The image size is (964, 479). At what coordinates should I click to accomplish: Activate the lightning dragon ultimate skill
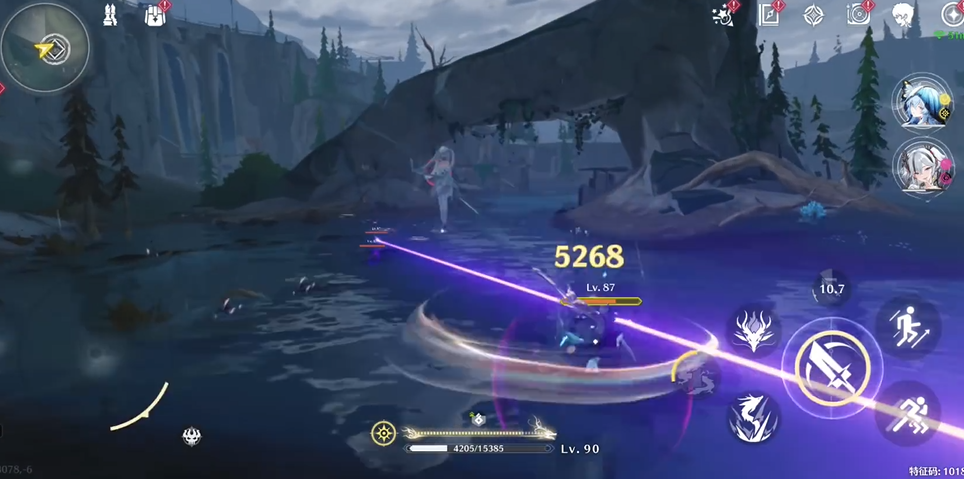coord(752,417)
